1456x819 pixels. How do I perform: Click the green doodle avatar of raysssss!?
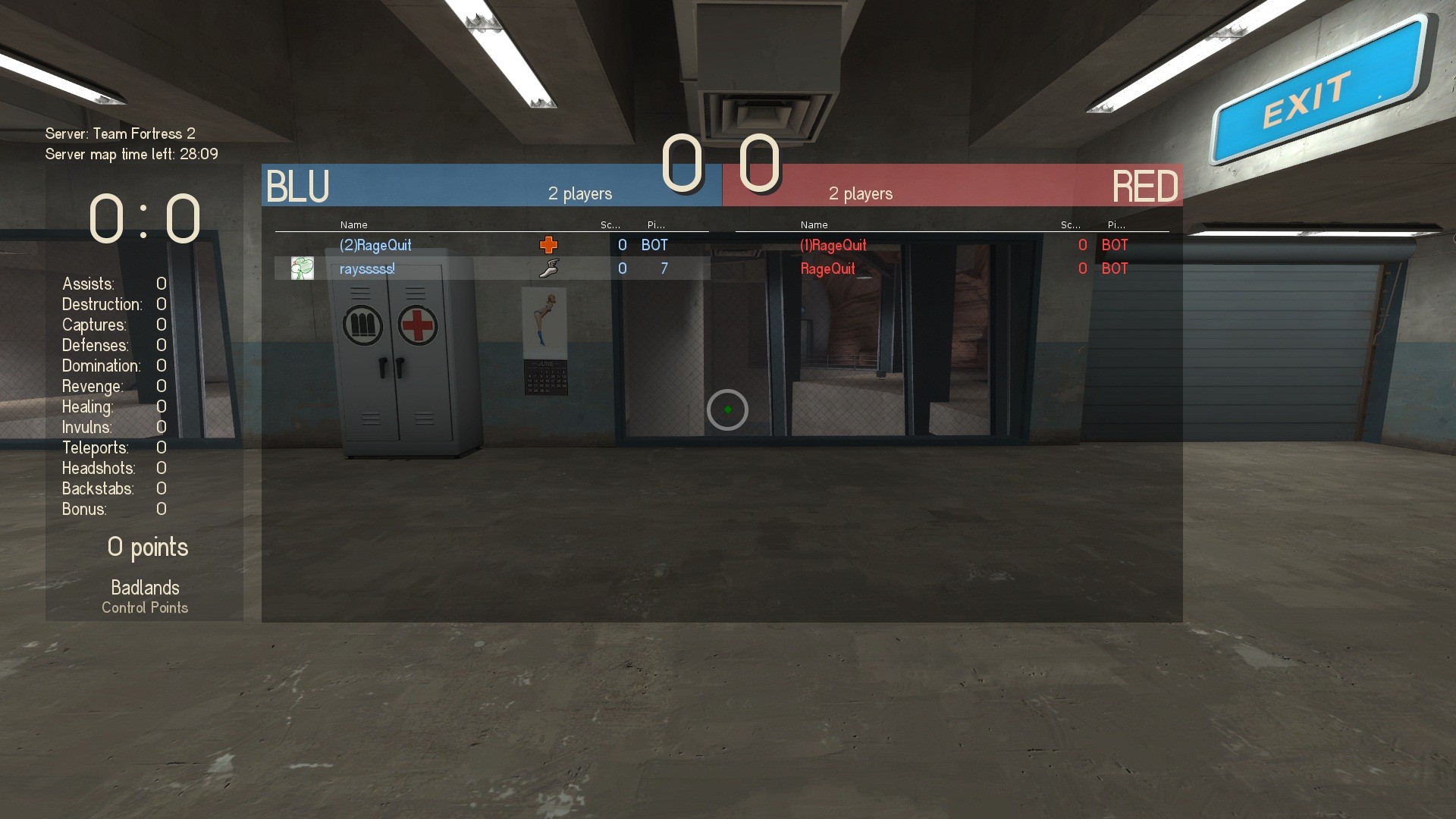click(x=303, y=268)
